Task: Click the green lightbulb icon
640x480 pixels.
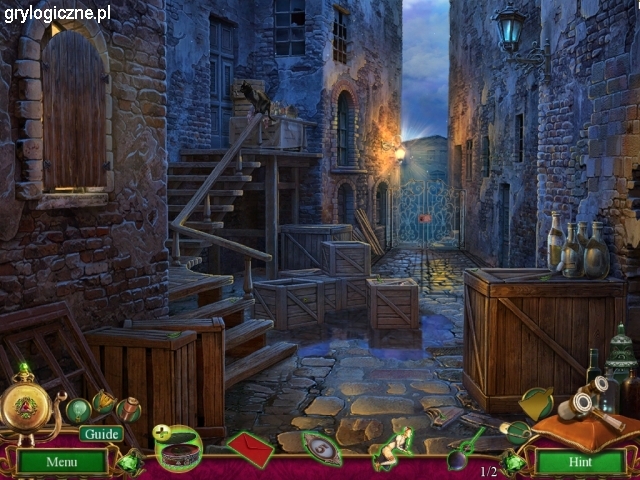Action: click(78, 410)
